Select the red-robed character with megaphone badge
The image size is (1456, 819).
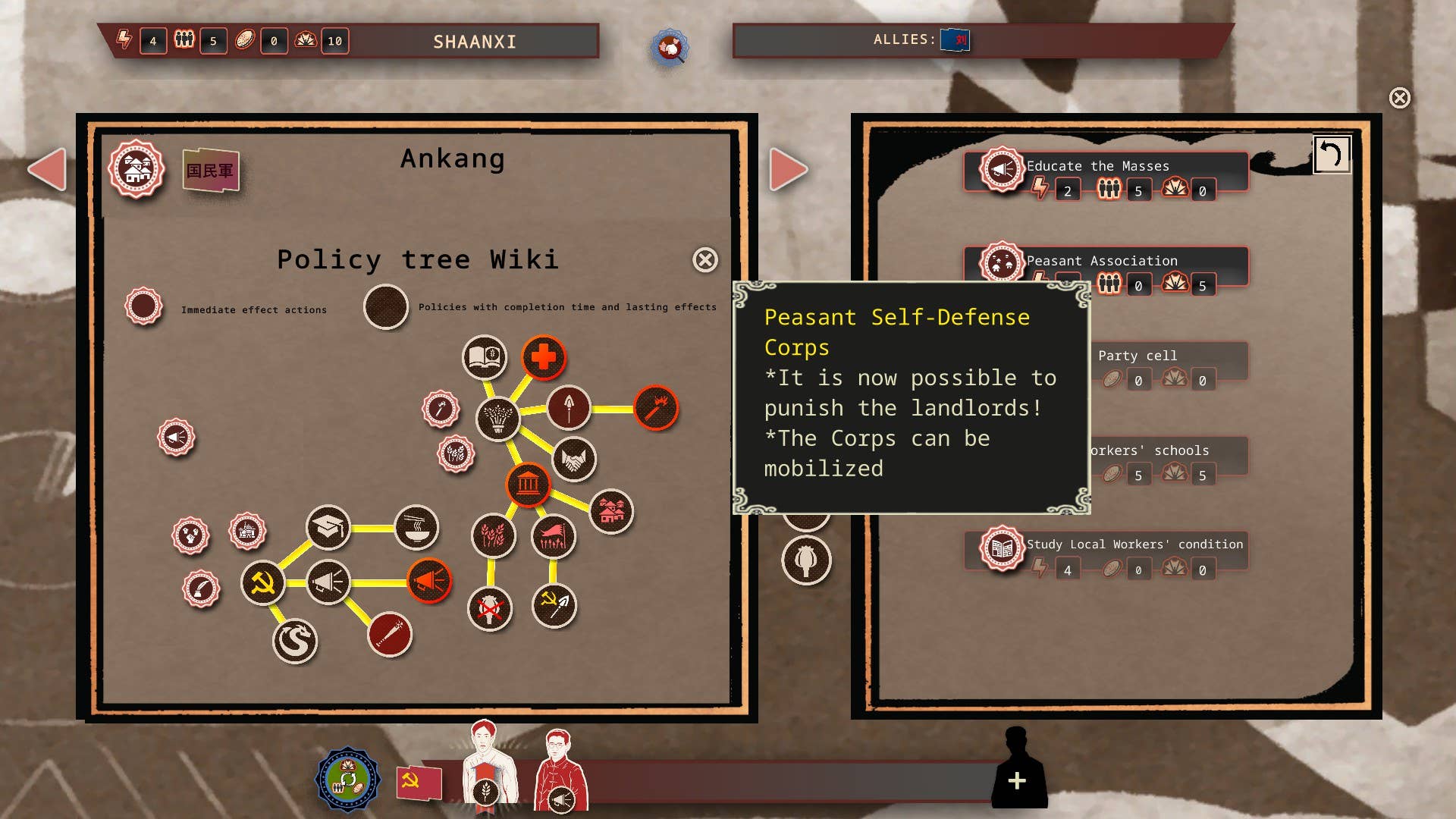560,770
